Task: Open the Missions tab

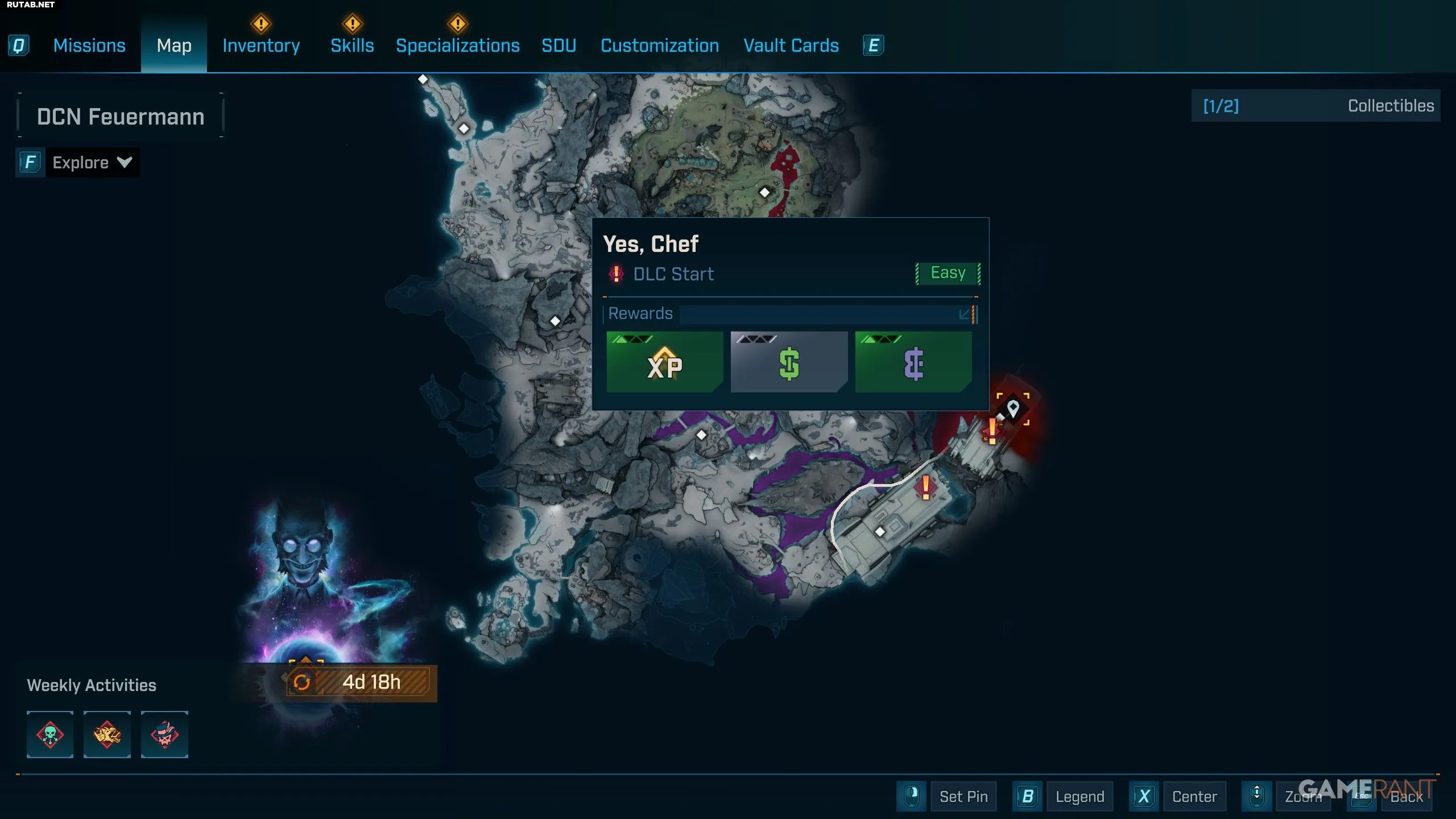Action: (x=89, y=45)
